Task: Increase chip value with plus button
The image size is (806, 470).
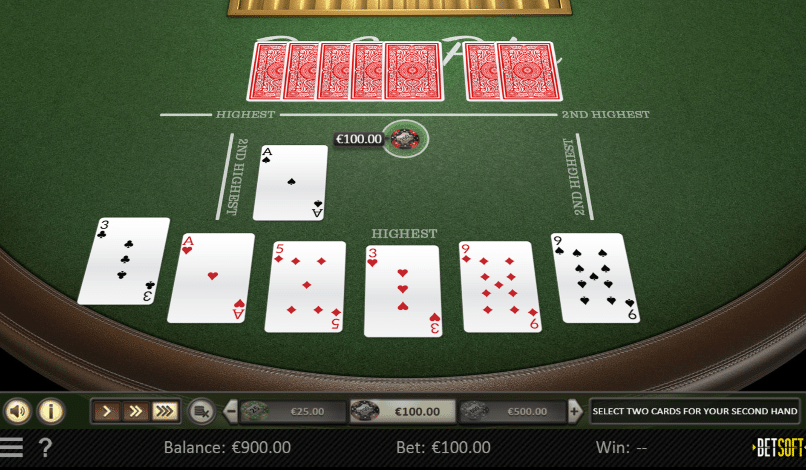Action: pyautogui.click(x=575, y=411)
